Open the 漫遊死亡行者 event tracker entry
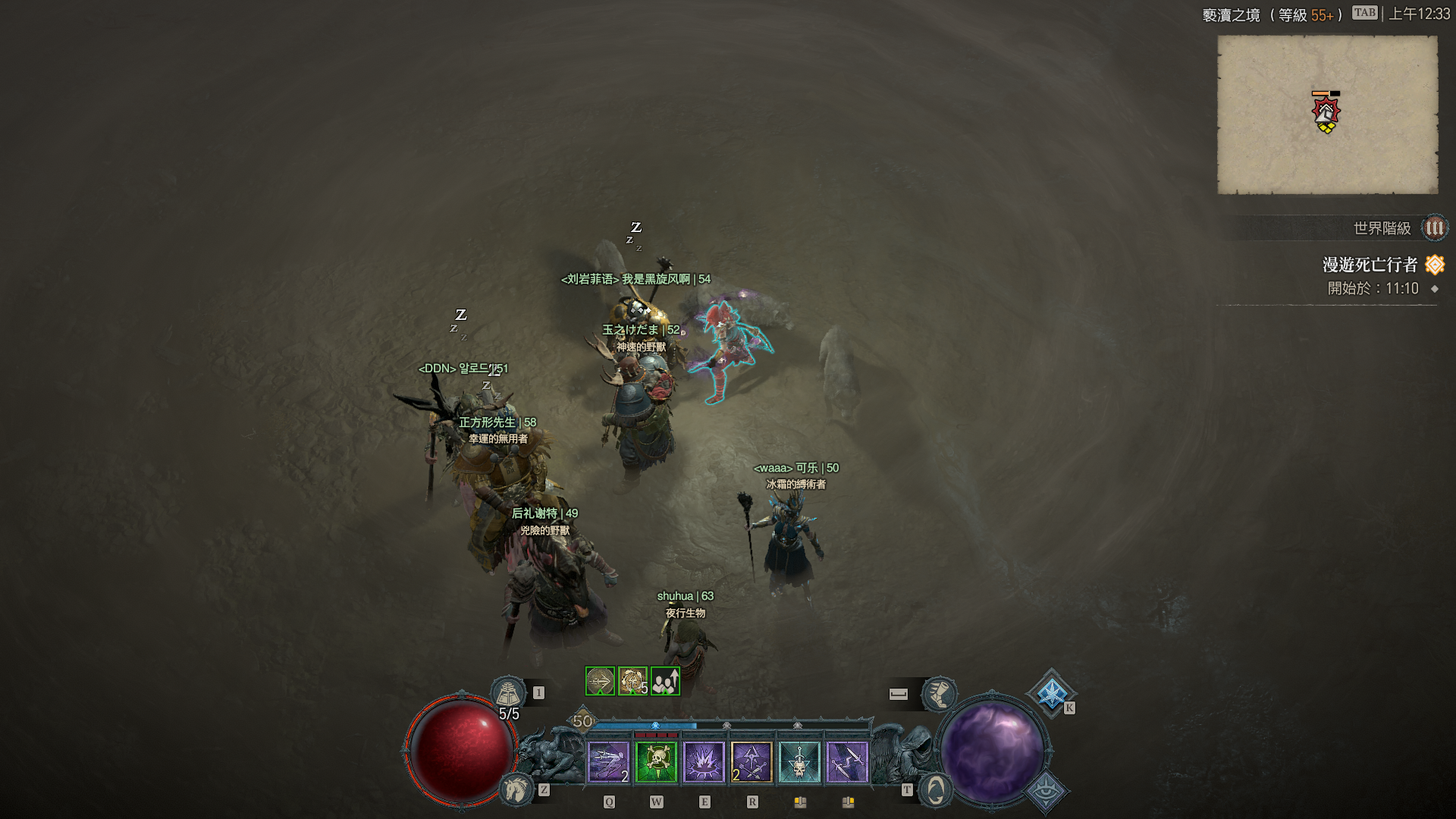The image size is (1456, 819). tap(1370, 265)
